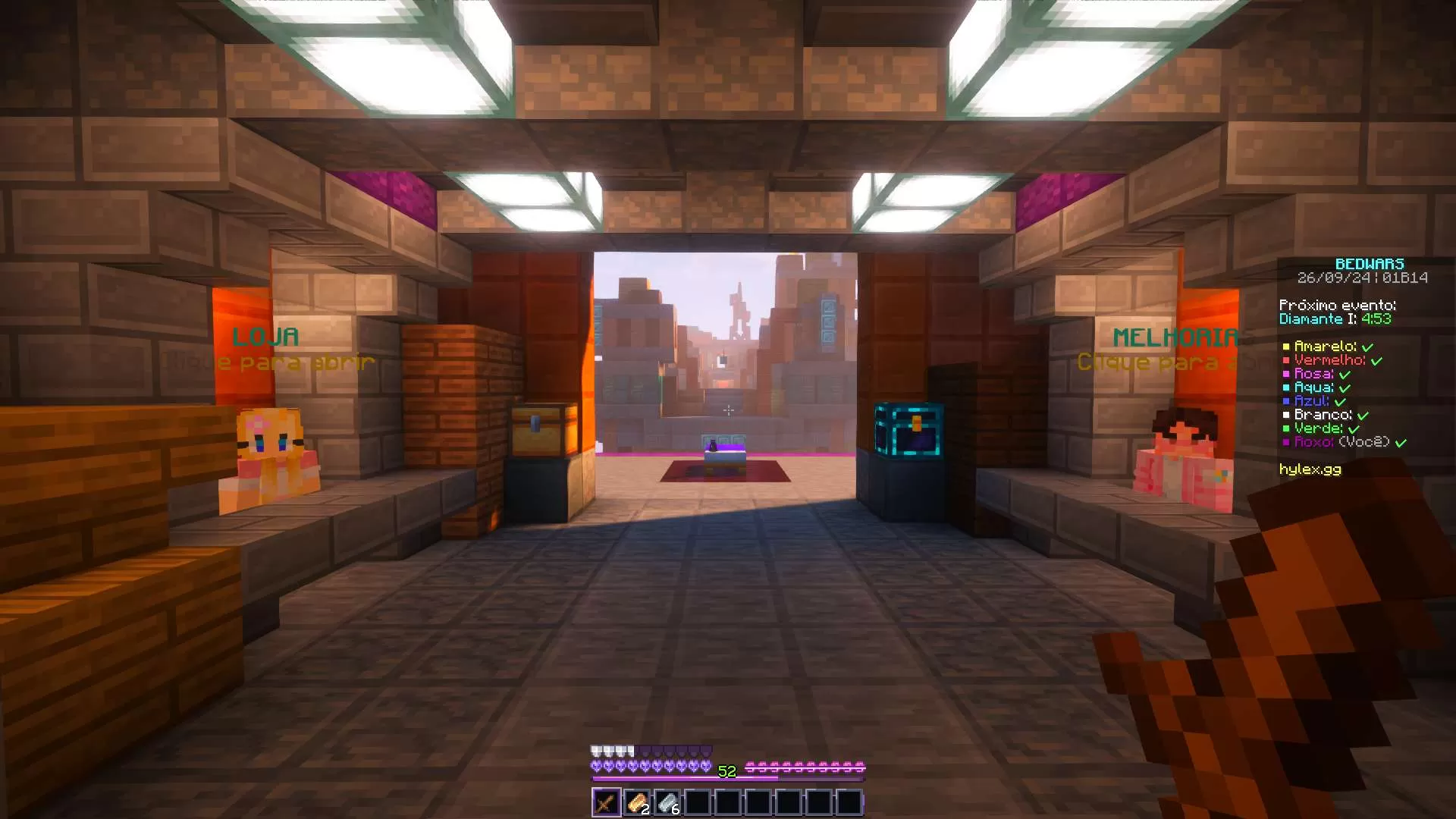Visit the hylex.gg server link

(x=1310, y=469)
